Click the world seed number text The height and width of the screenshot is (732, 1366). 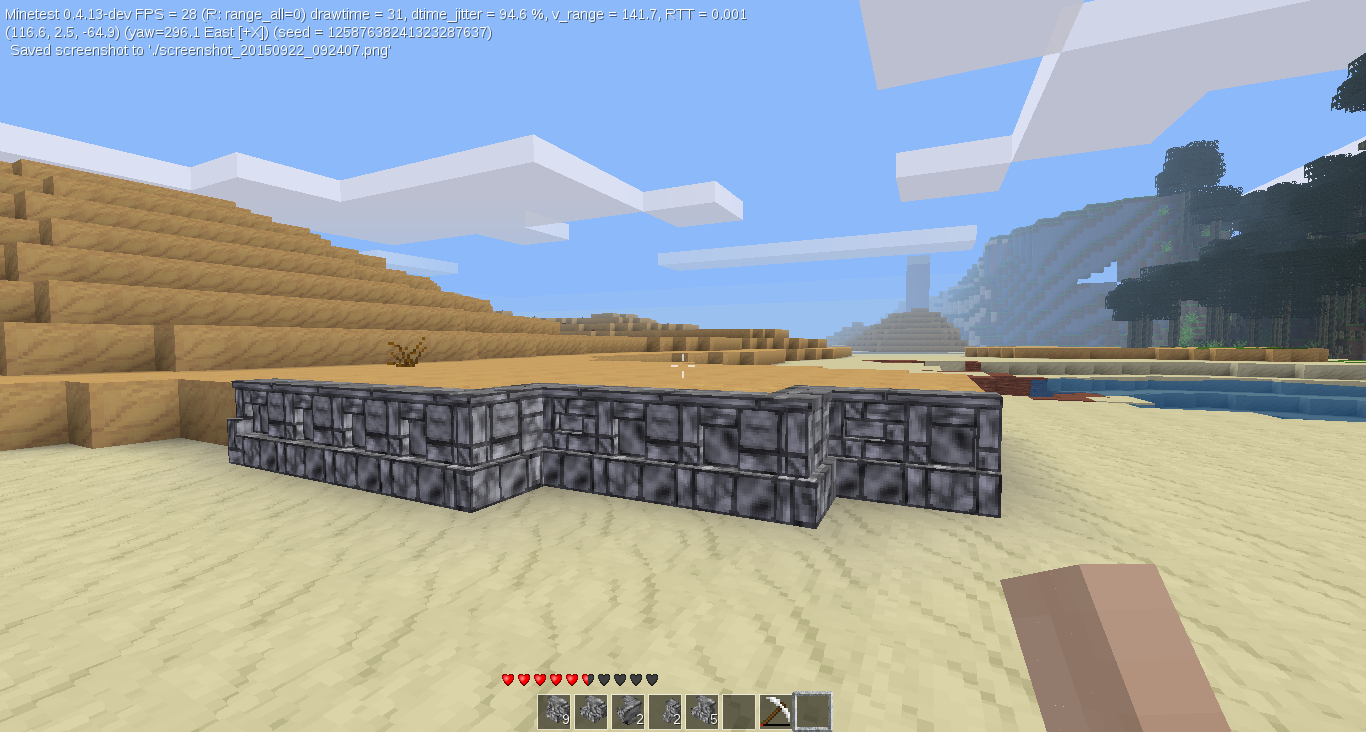tap(408, 31)
